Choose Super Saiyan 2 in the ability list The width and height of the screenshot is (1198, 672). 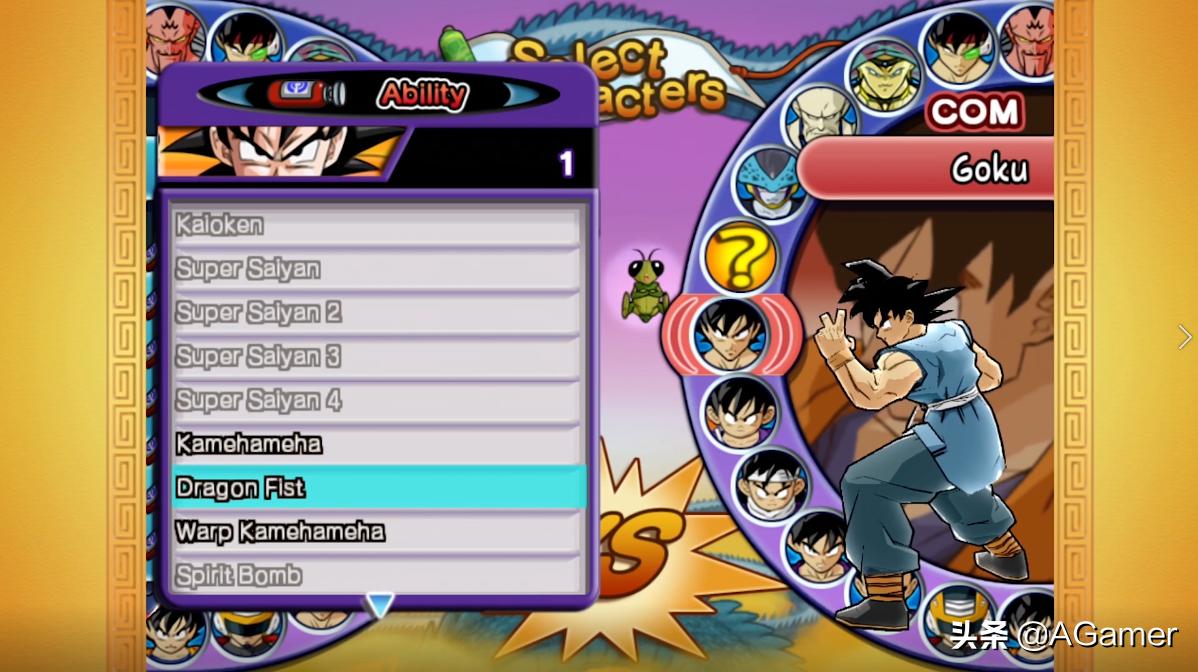pos(376,313)
